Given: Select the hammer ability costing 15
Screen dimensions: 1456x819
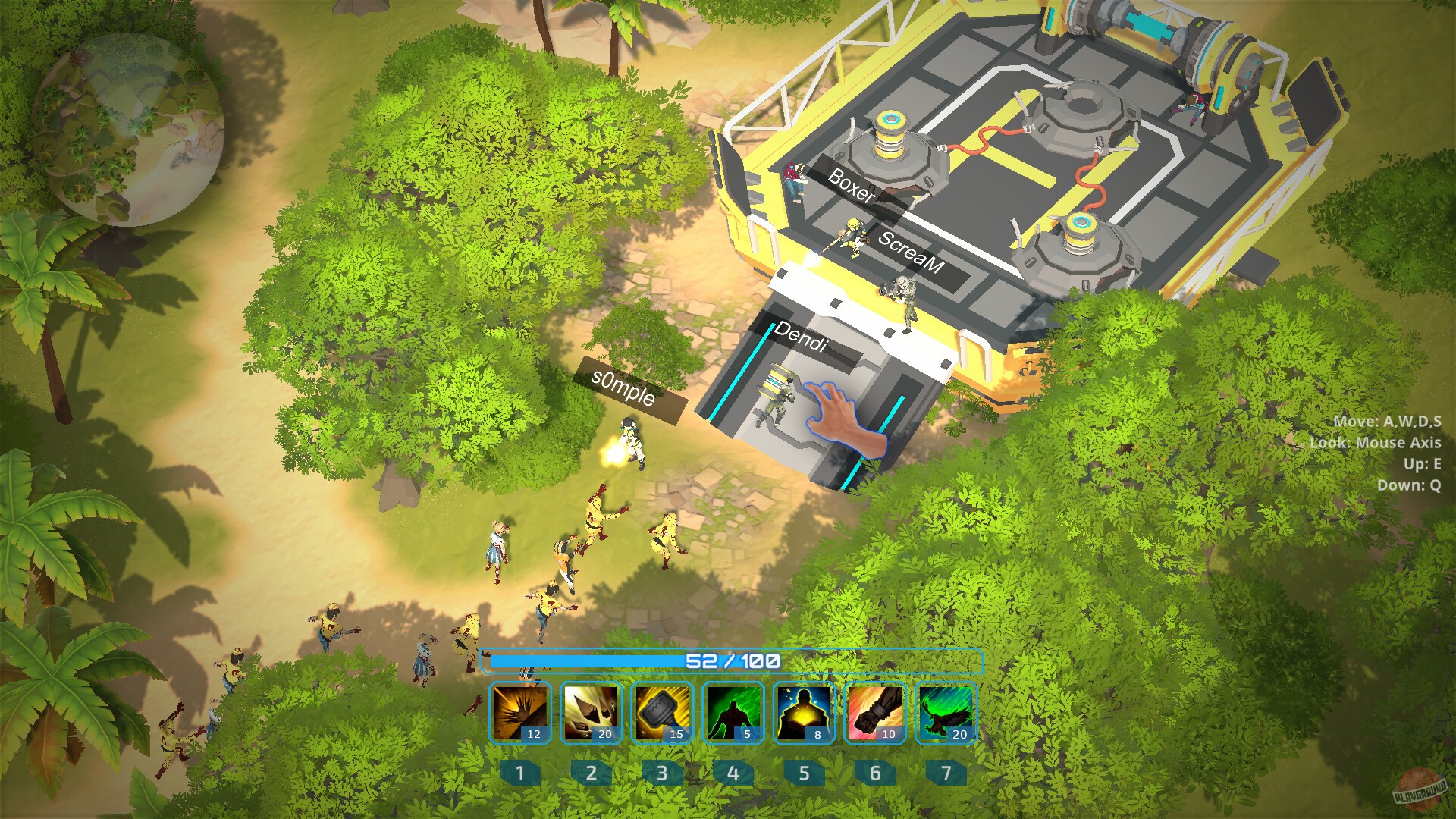Looking at the screenshot, I should tap(662, 713).
